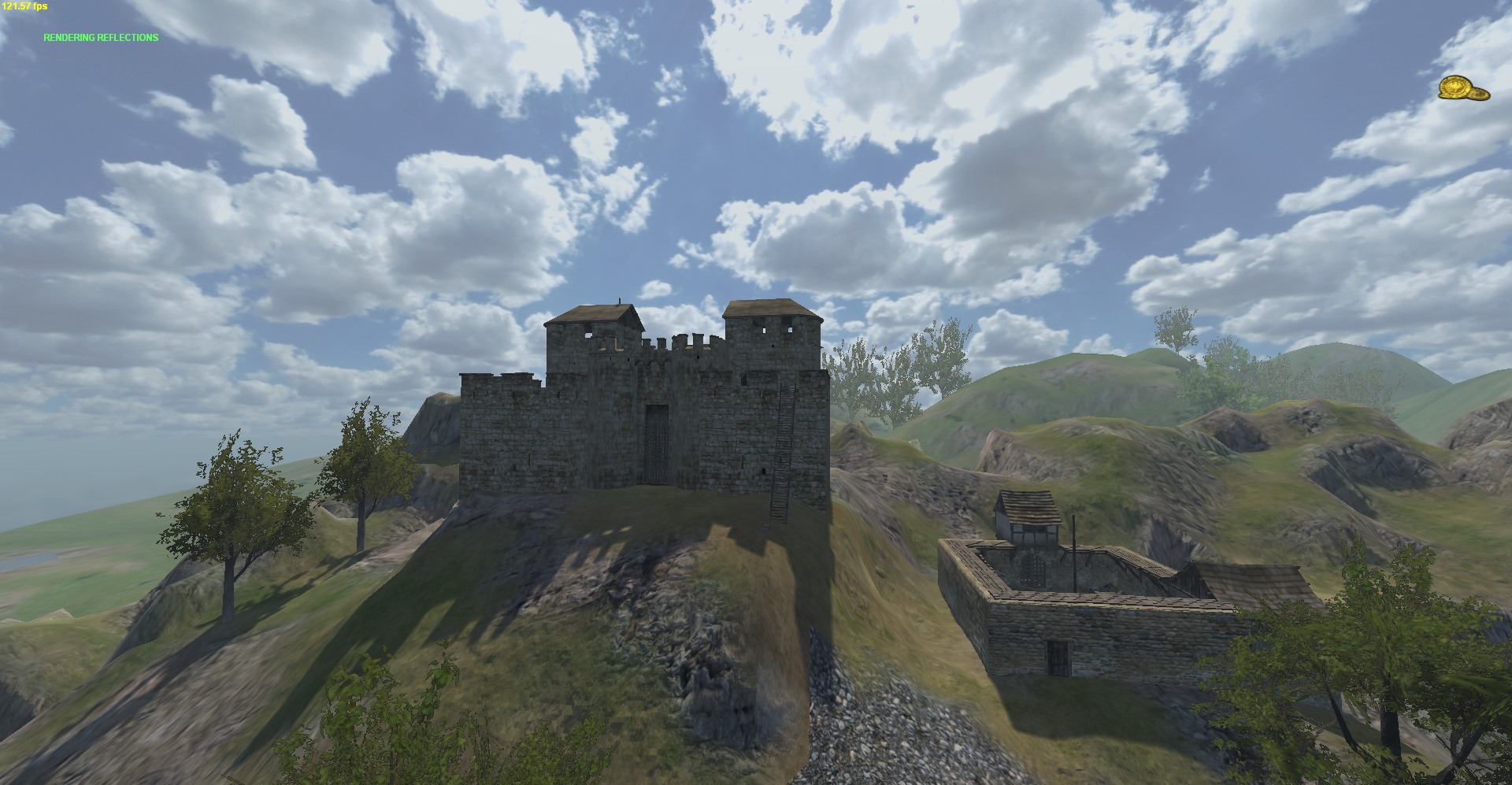Click the gold coins icon
This screenshot has height=785, width=1512.
(x=1463, y=89)
